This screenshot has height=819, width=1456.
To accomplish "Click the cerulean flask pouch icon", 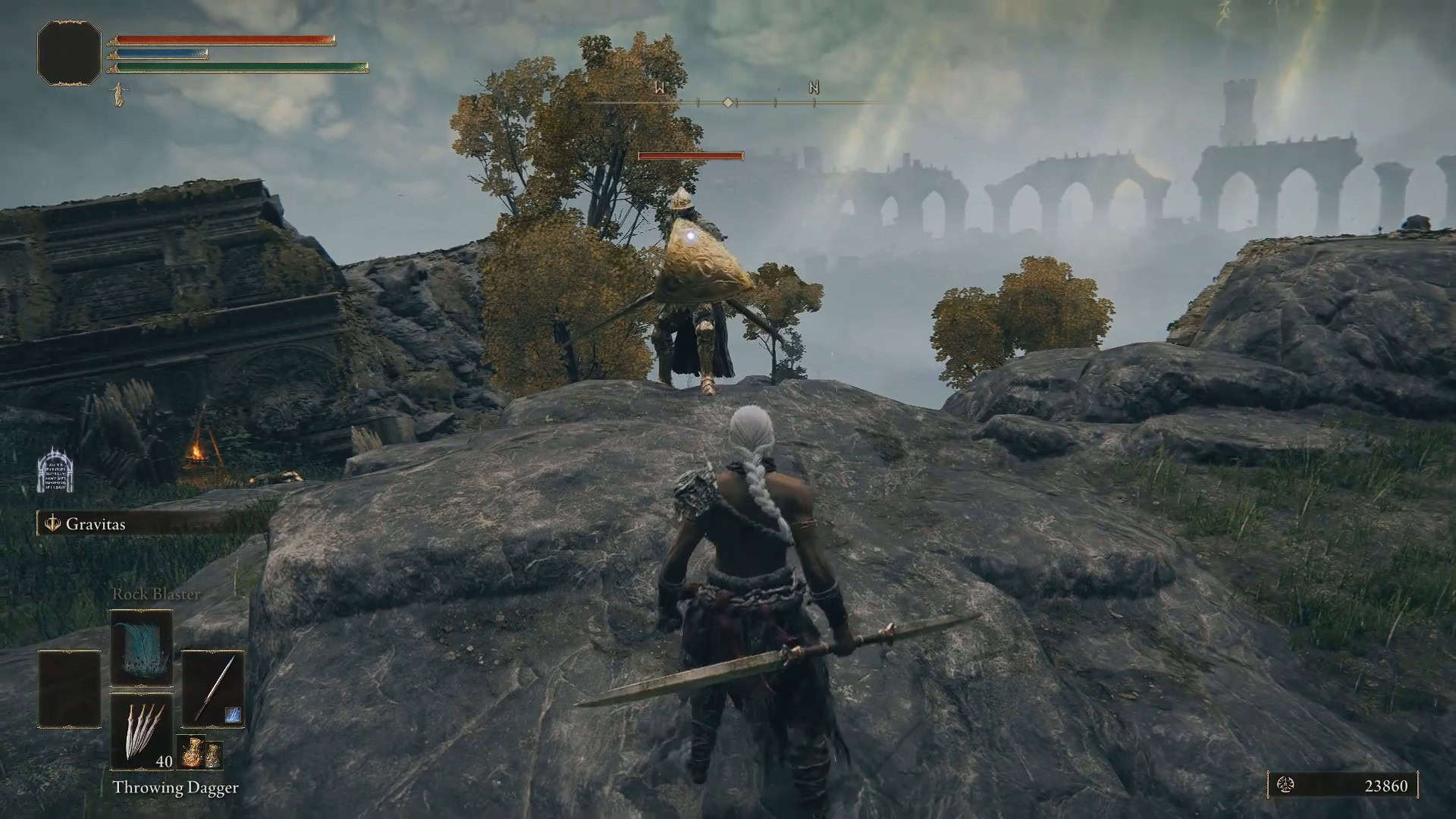I will point(213,755).
